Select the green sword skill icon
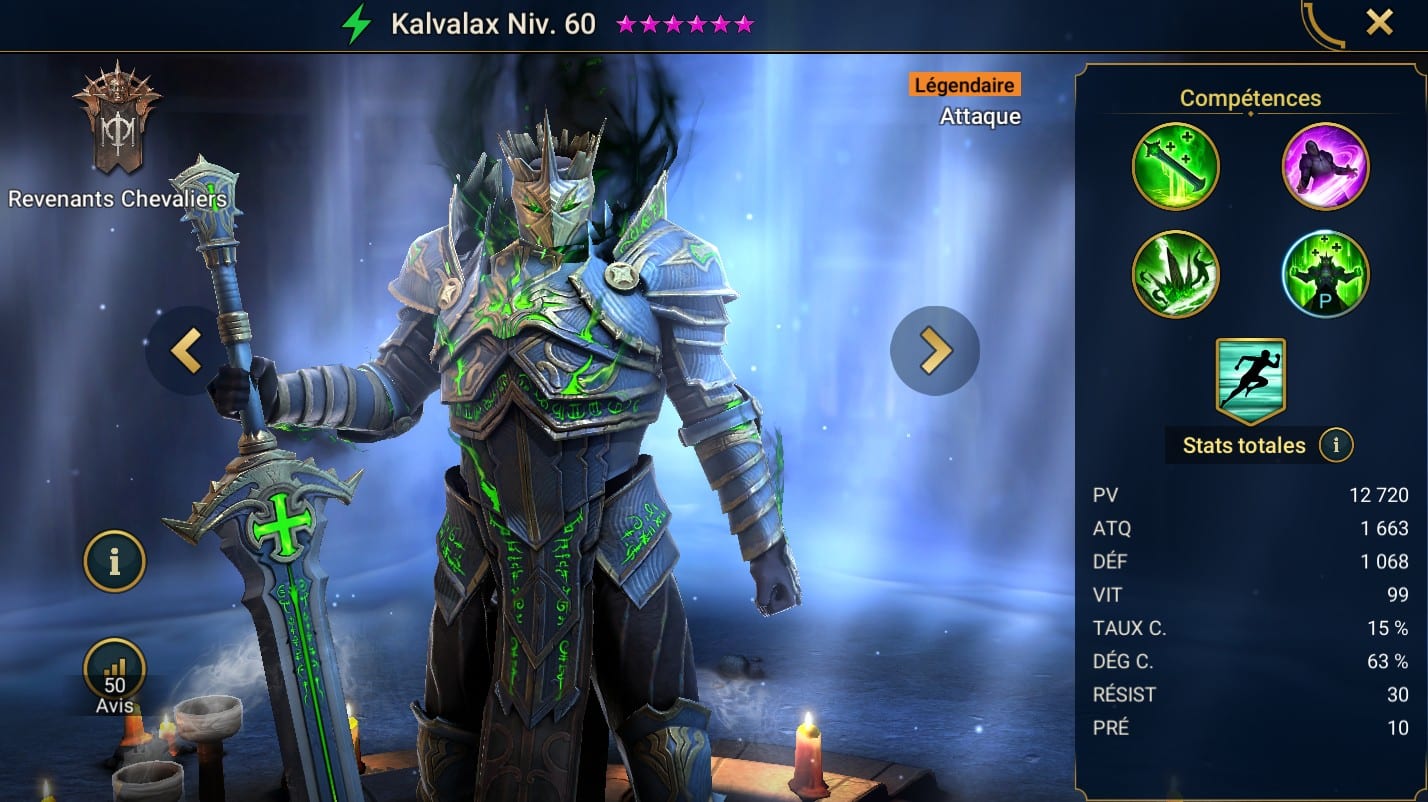 [1175, 166]
